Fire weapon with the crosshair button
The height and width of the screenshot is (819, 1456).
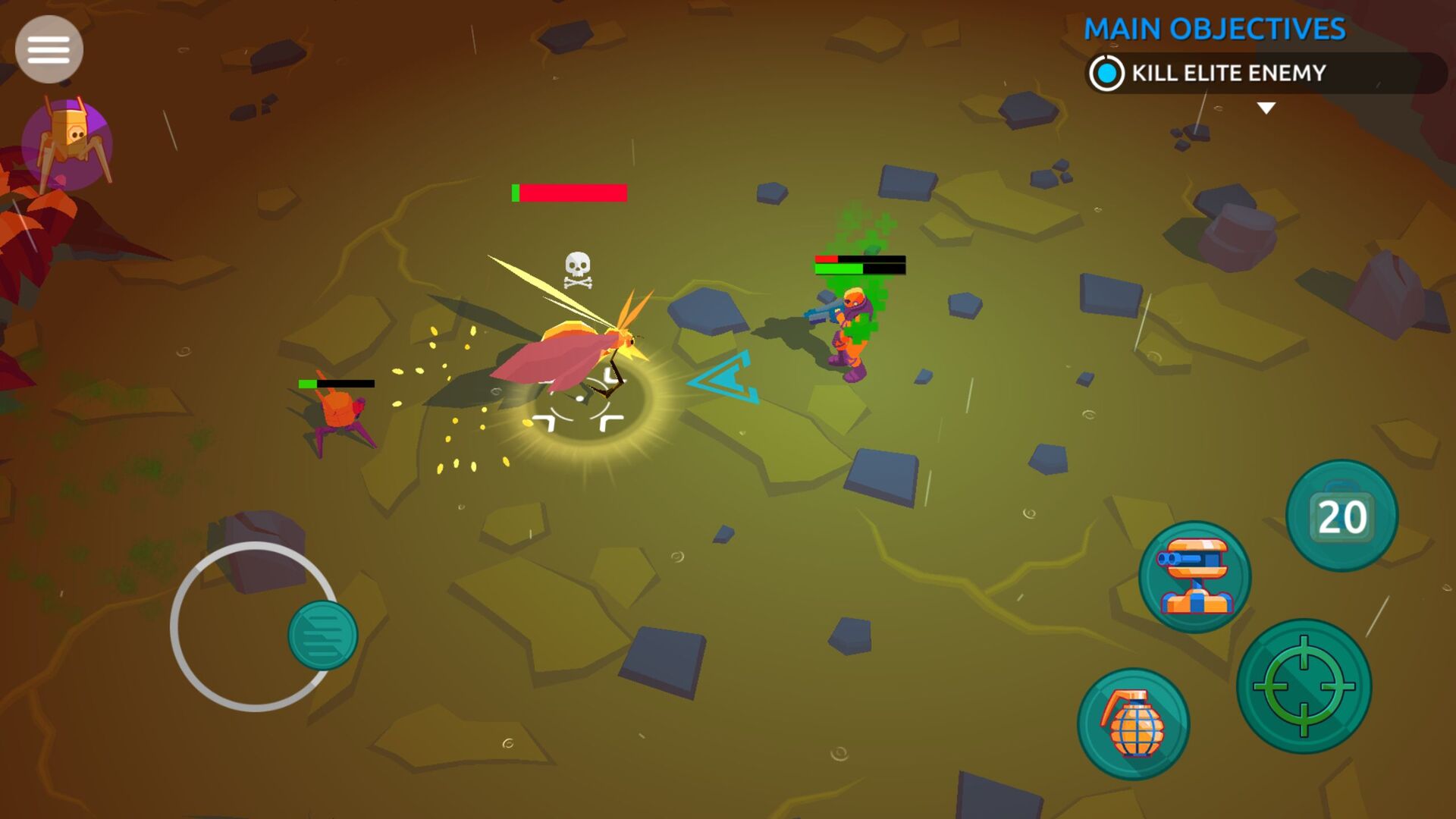[1304, 686]
